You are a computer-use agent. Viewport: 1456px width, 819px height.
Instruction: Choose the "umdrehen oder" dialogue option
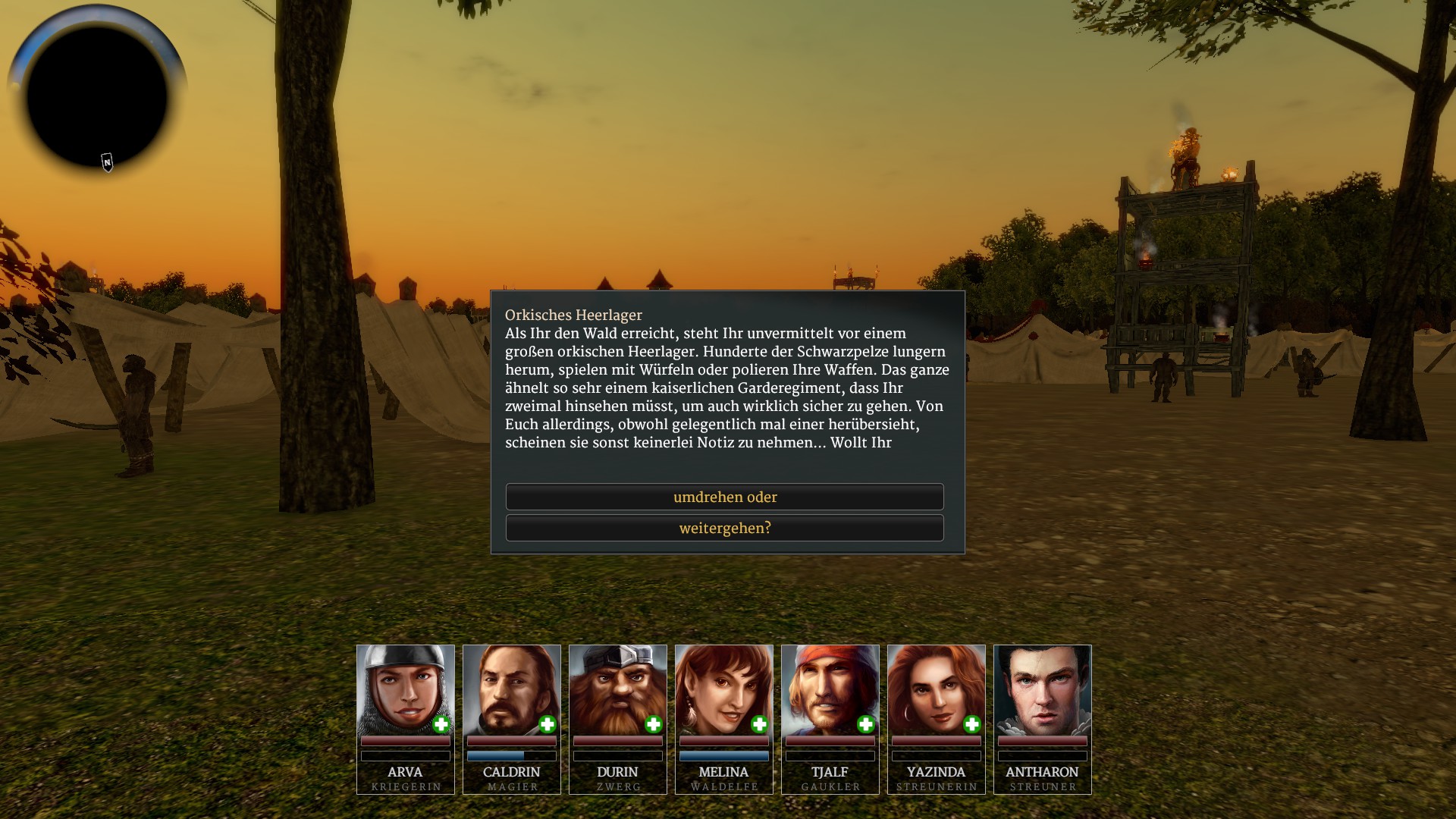tap(724, 497)
